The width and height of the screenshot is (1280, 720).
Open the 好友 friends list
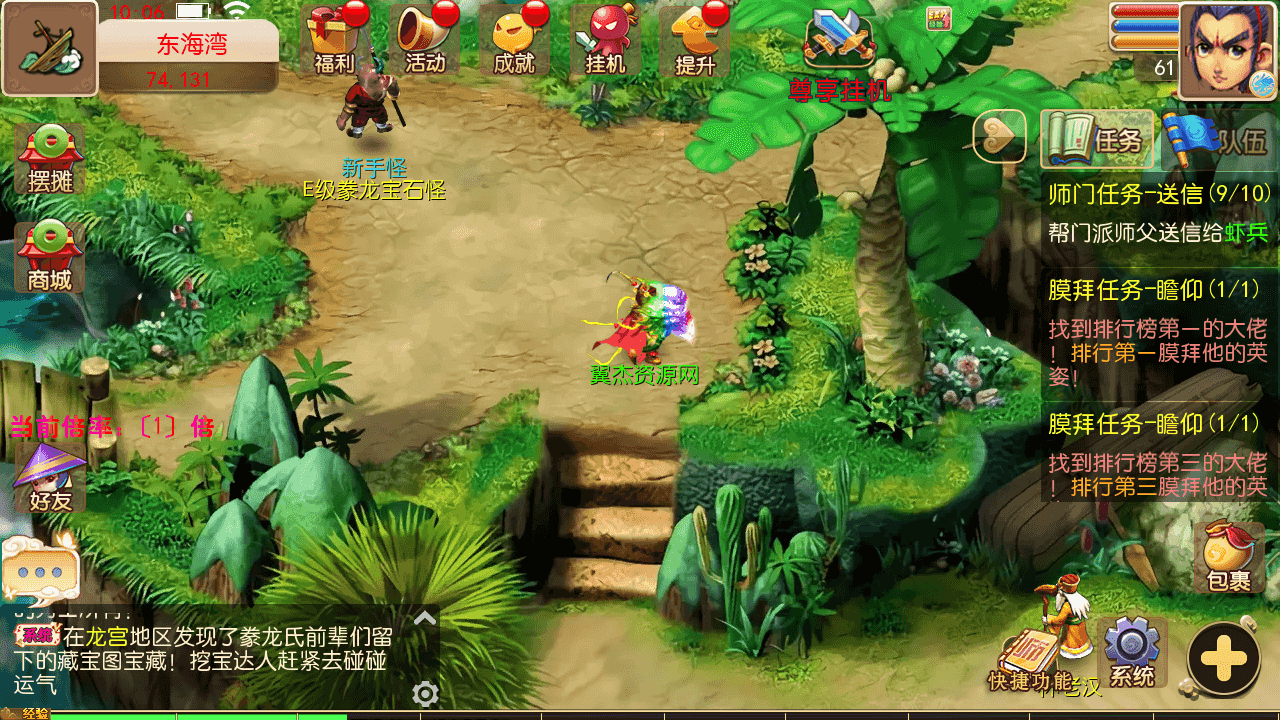(x=50, y=478)
